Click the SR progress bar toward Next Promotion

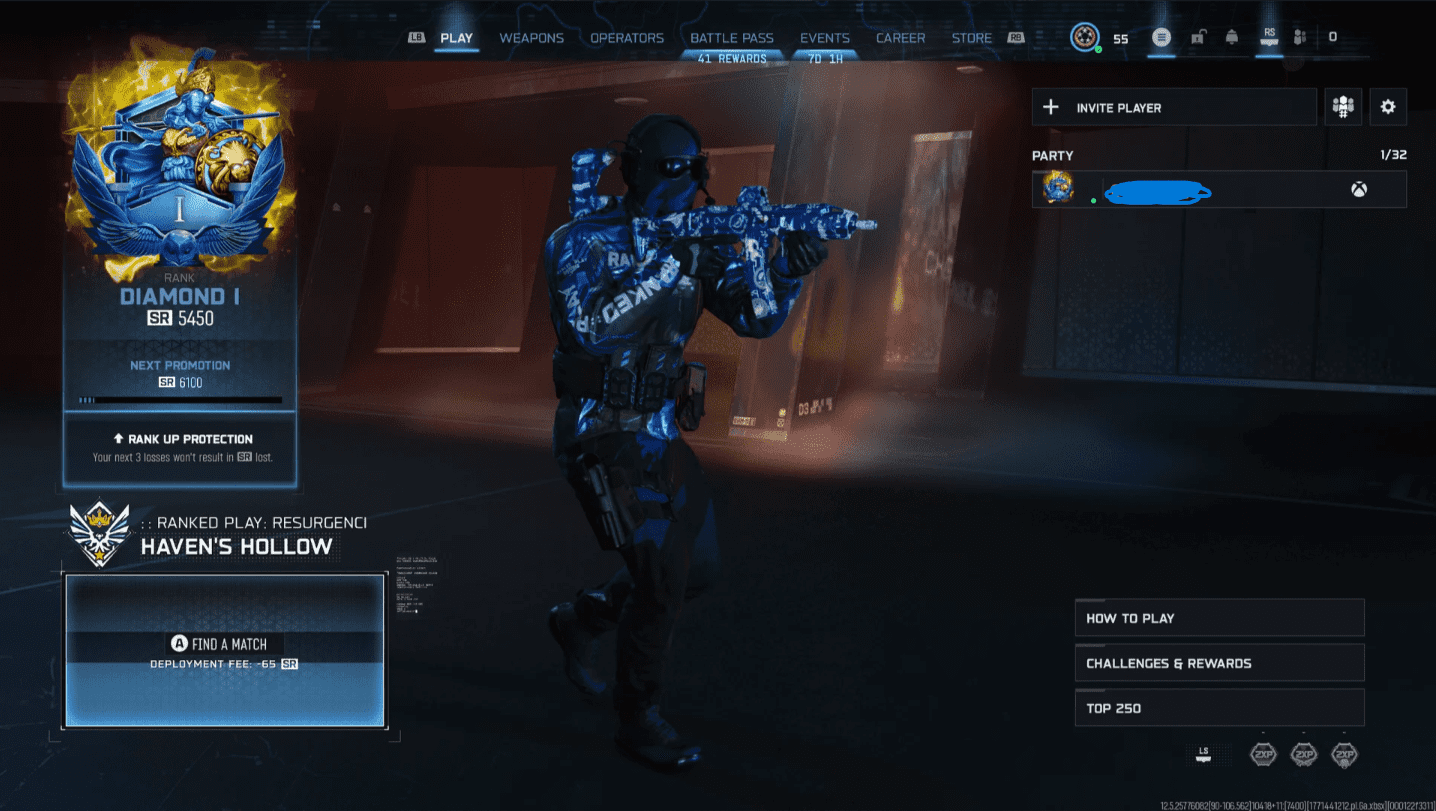click(180, 399)
